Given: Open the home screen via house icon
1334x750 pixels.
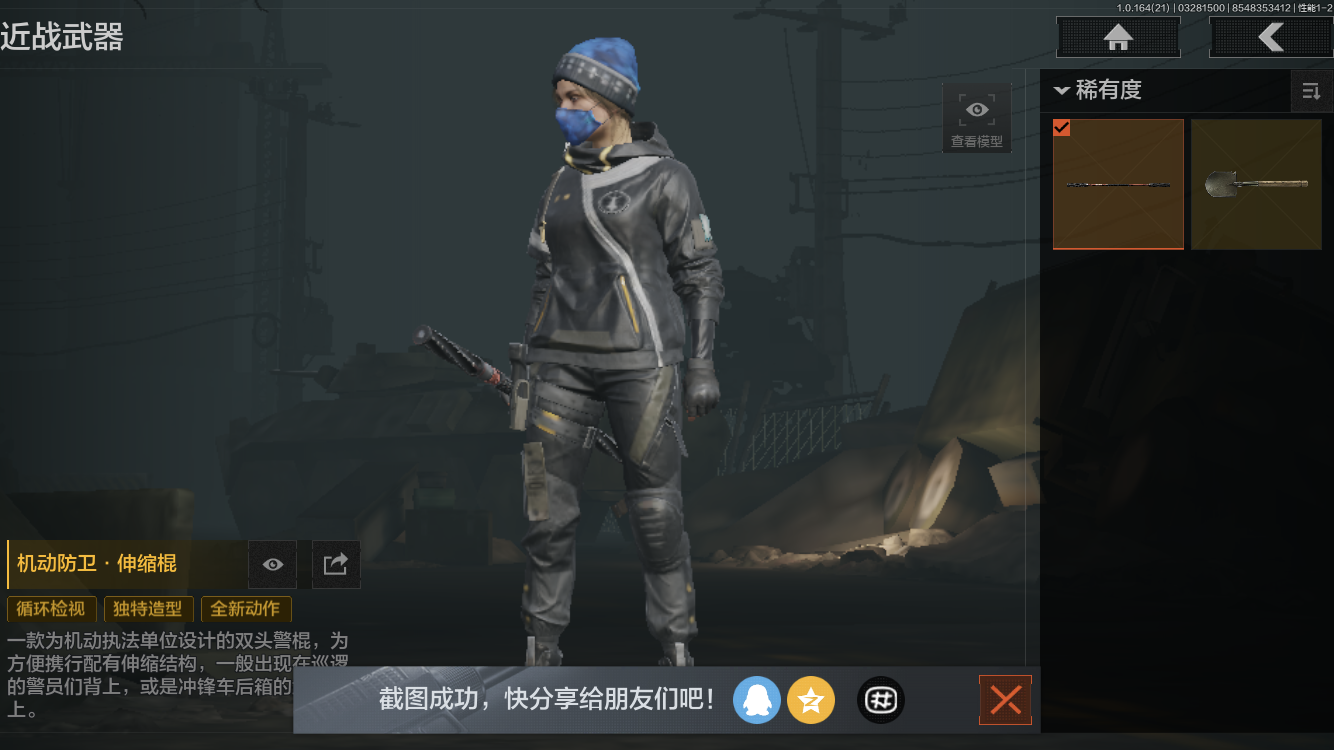Looking at the screenshot, I should (x=1117, y=37).
